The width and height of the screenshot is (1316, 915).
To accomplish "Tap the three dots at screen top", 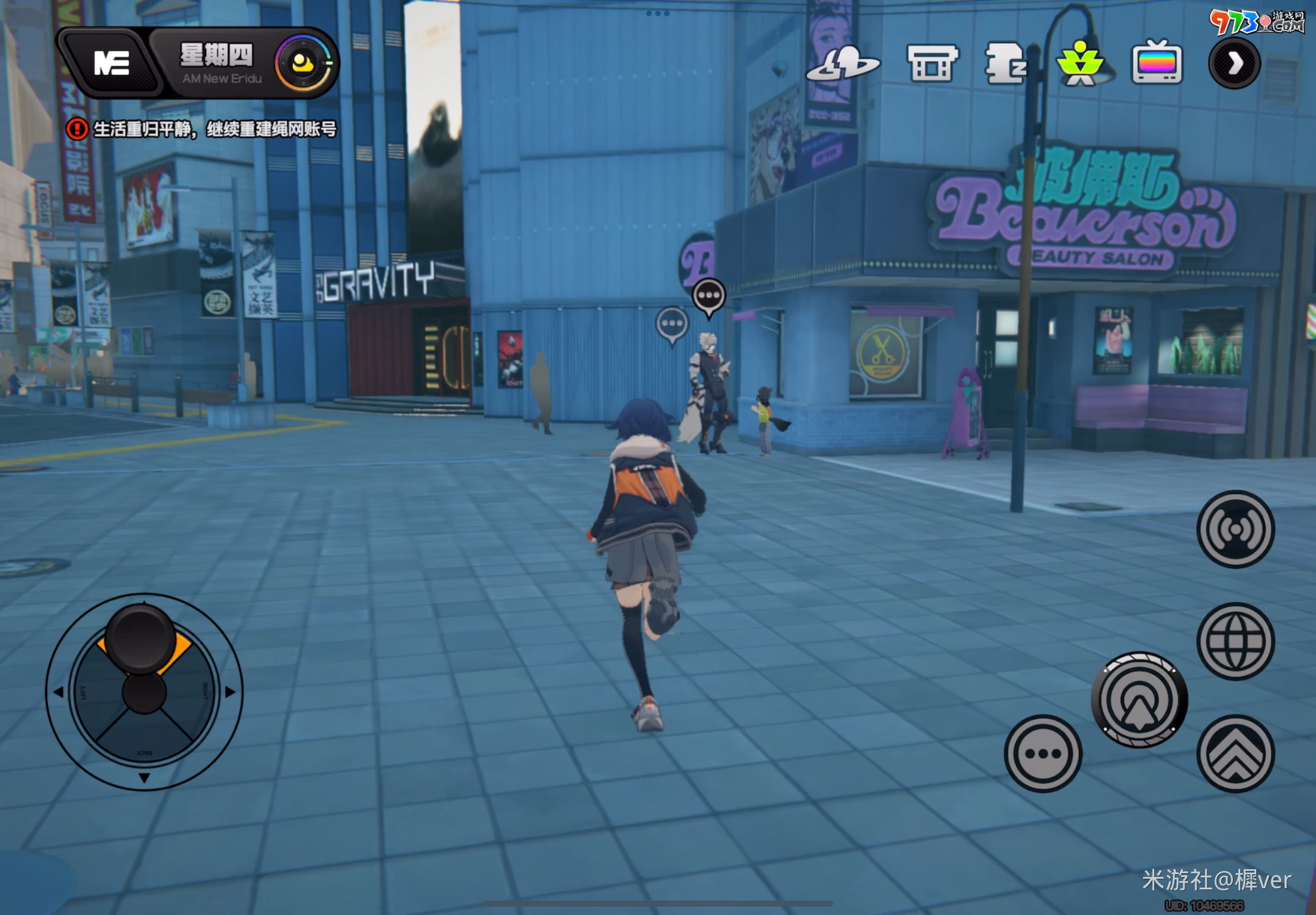I will coord(657,13).
